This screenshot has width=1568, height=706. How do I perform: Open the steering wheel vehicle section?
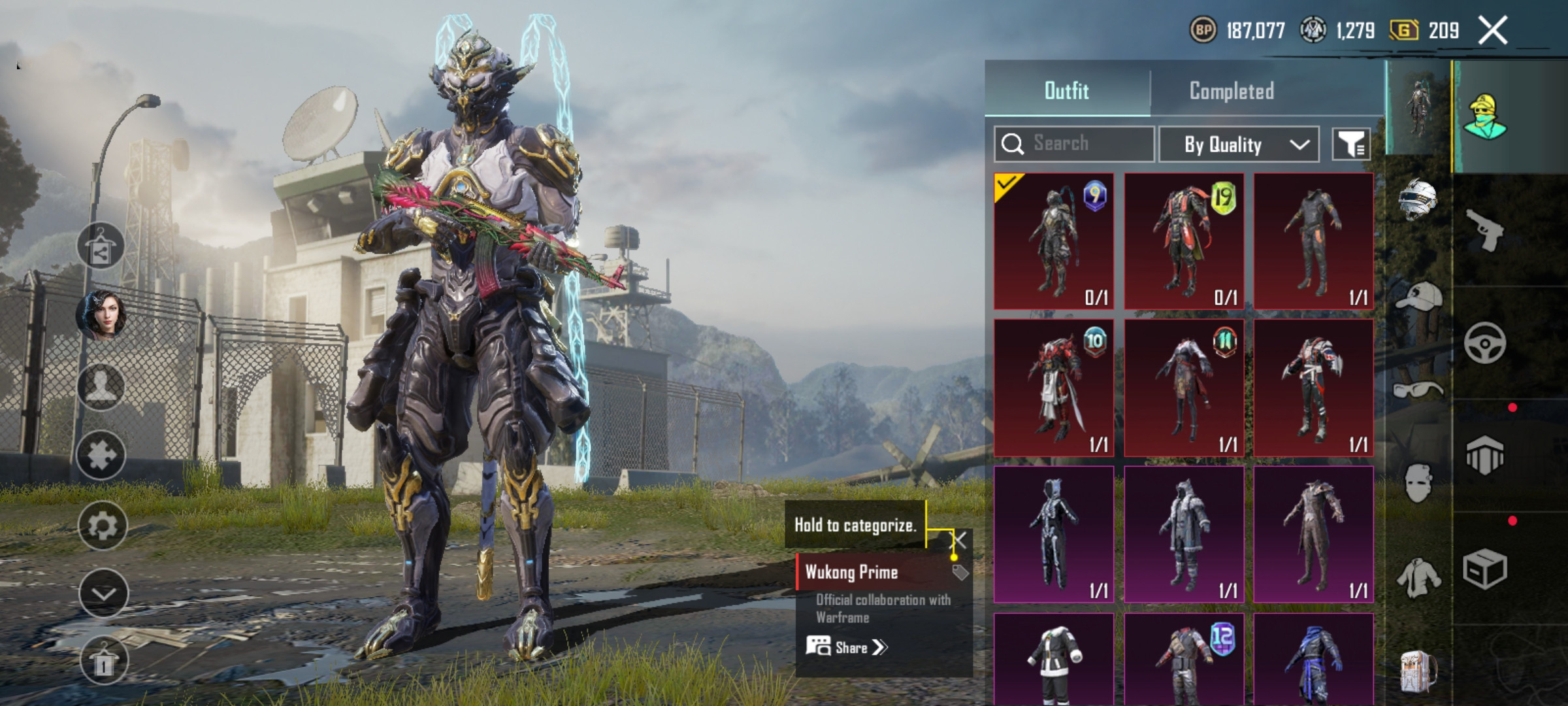click(1484, 343)
